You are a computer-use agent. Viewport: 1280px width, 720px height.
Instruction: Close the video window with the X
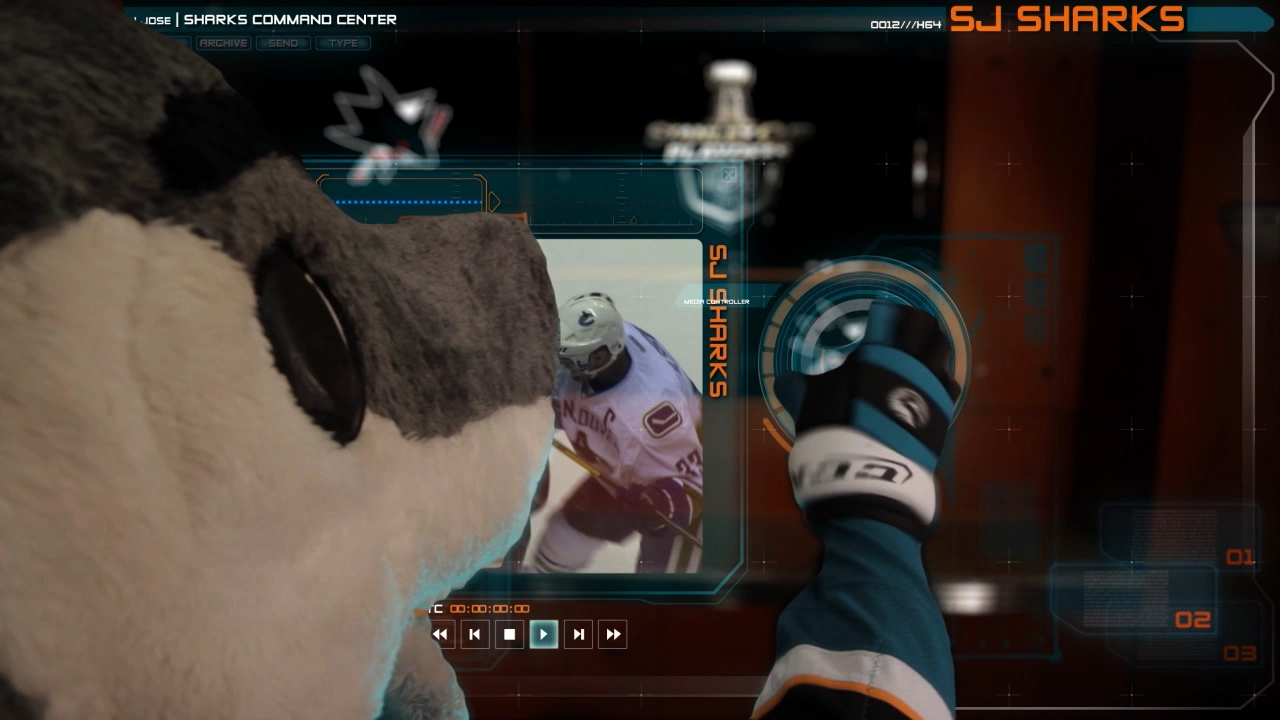729,175
